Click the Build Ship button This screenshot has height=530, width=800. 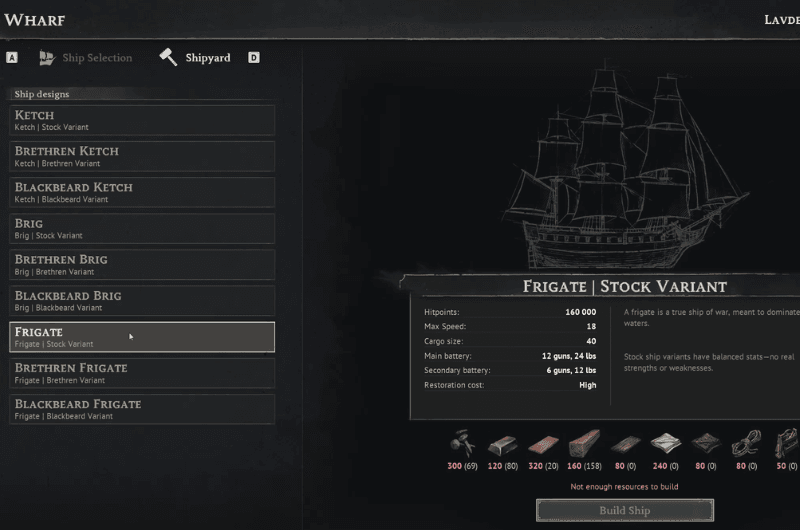tap(625, 511)
